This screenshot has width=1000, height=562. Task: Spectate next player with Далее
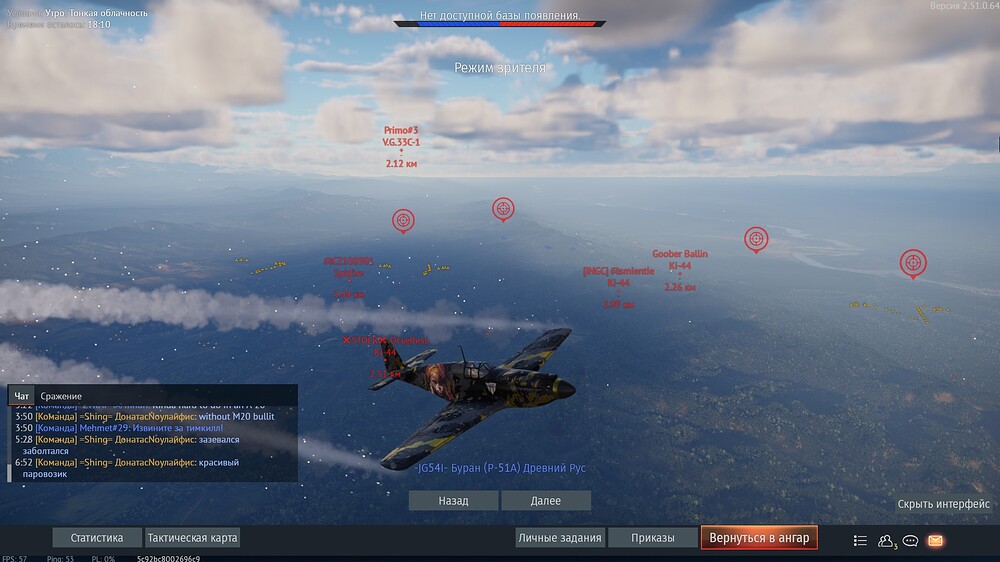[x=546, y=500]
